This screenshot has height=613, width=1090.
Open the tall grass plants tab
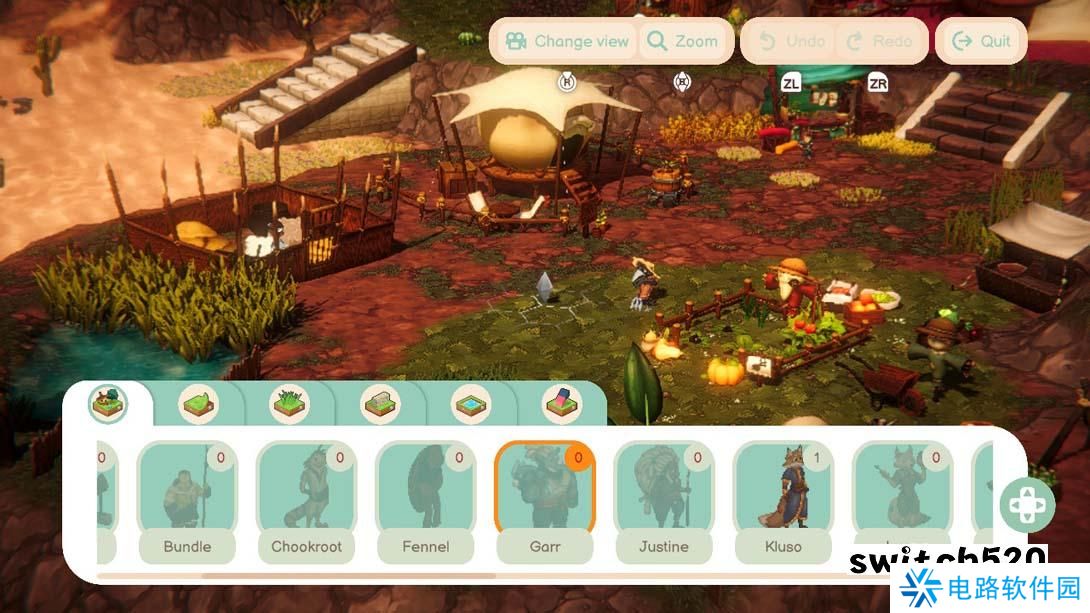tap(289, 404)
